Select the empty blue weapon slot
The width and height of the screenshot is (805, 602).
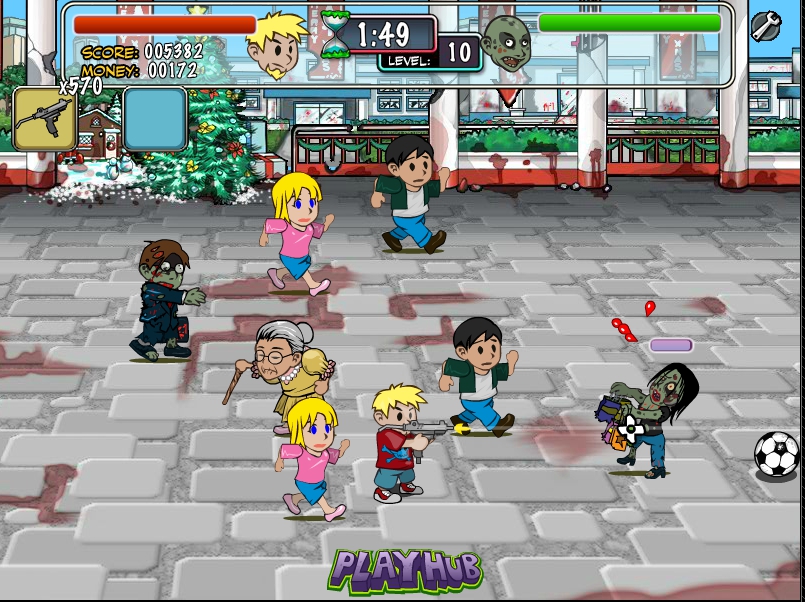click(154, 119)
